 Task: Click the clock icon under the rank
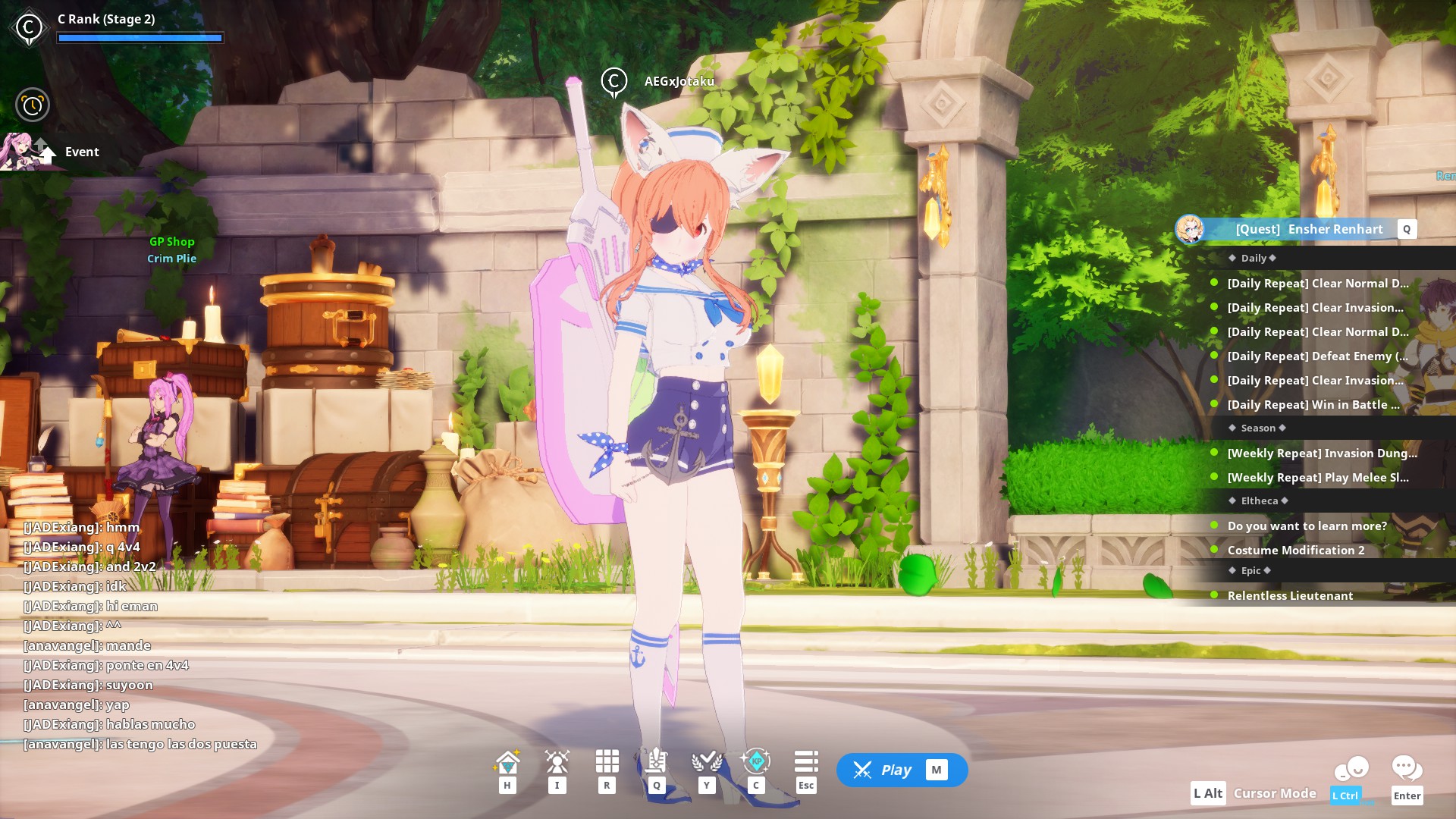[33, 105]
